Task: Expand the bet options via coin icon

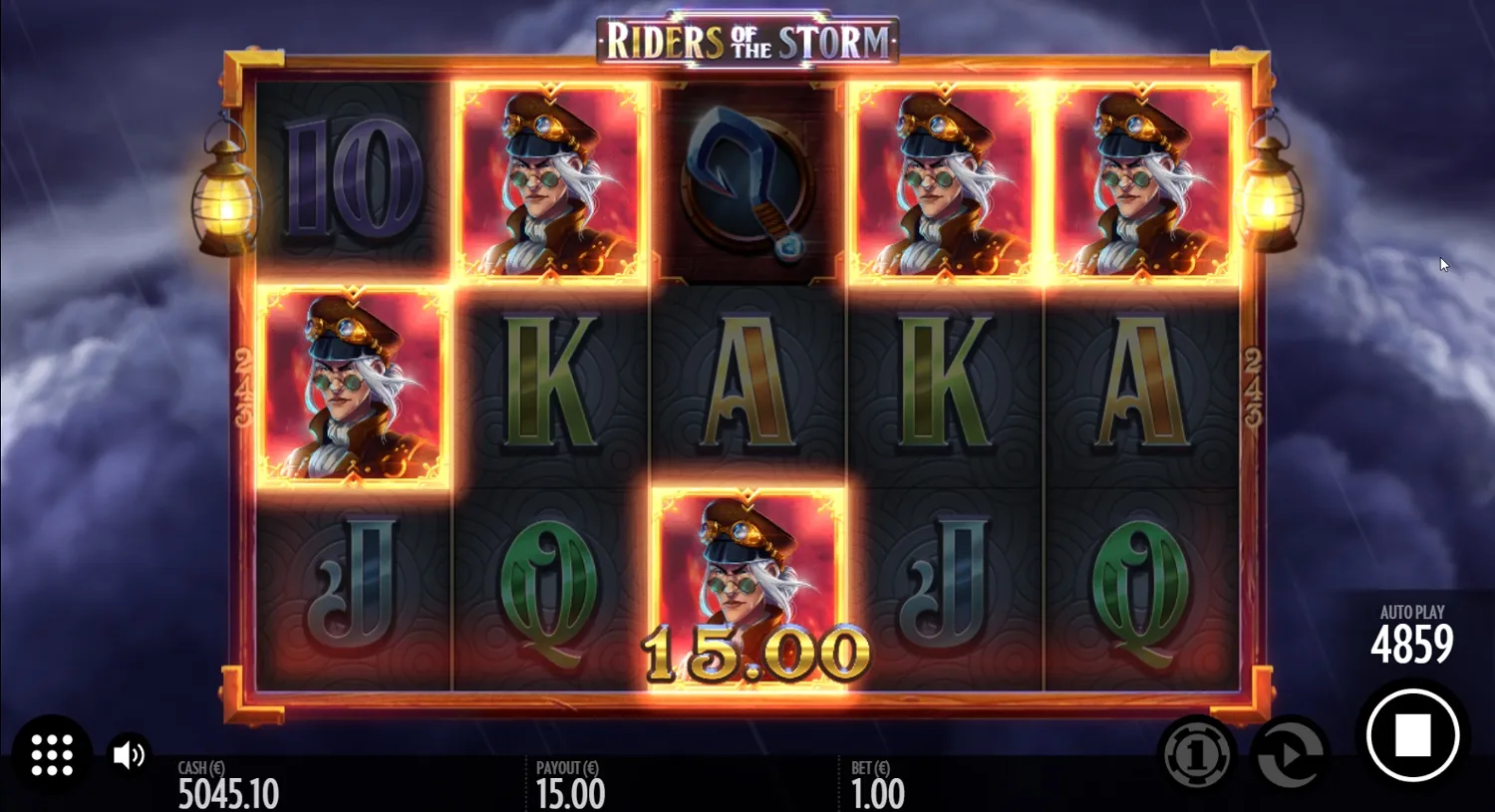Action: coord(1199,754)
